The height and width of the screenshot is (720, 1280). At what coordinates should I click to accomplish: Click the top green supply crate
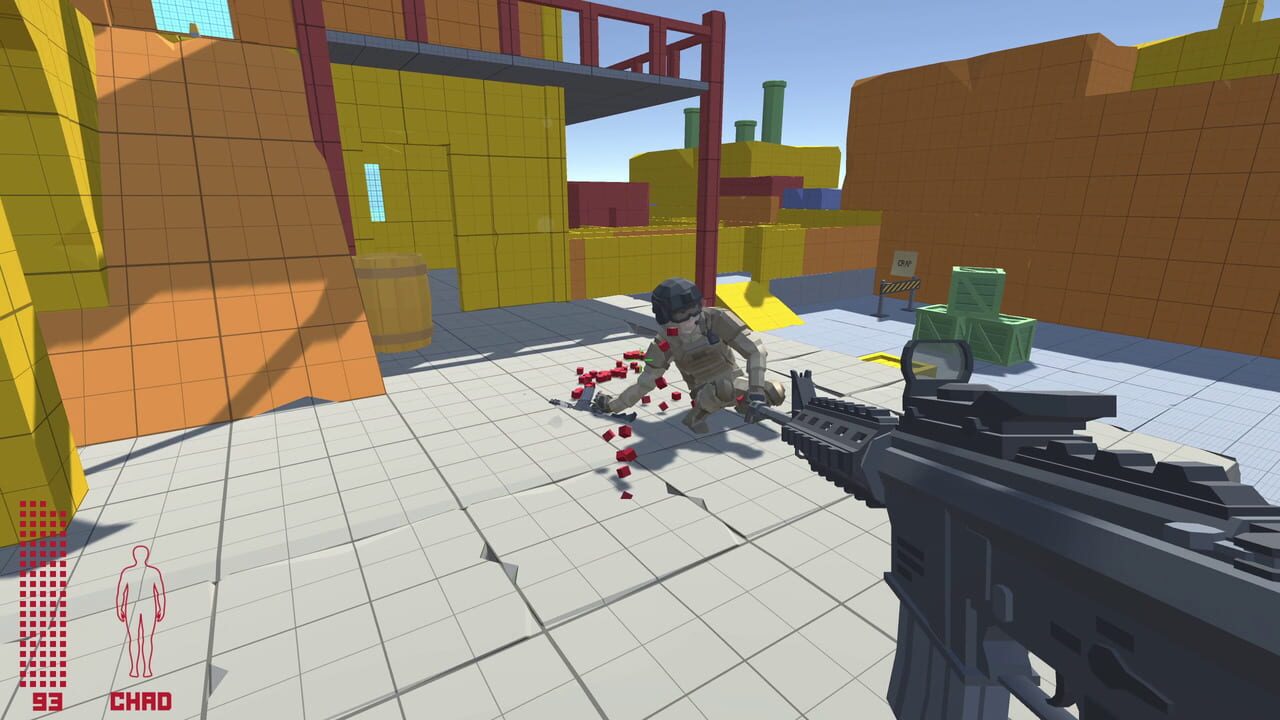(976, 290)
